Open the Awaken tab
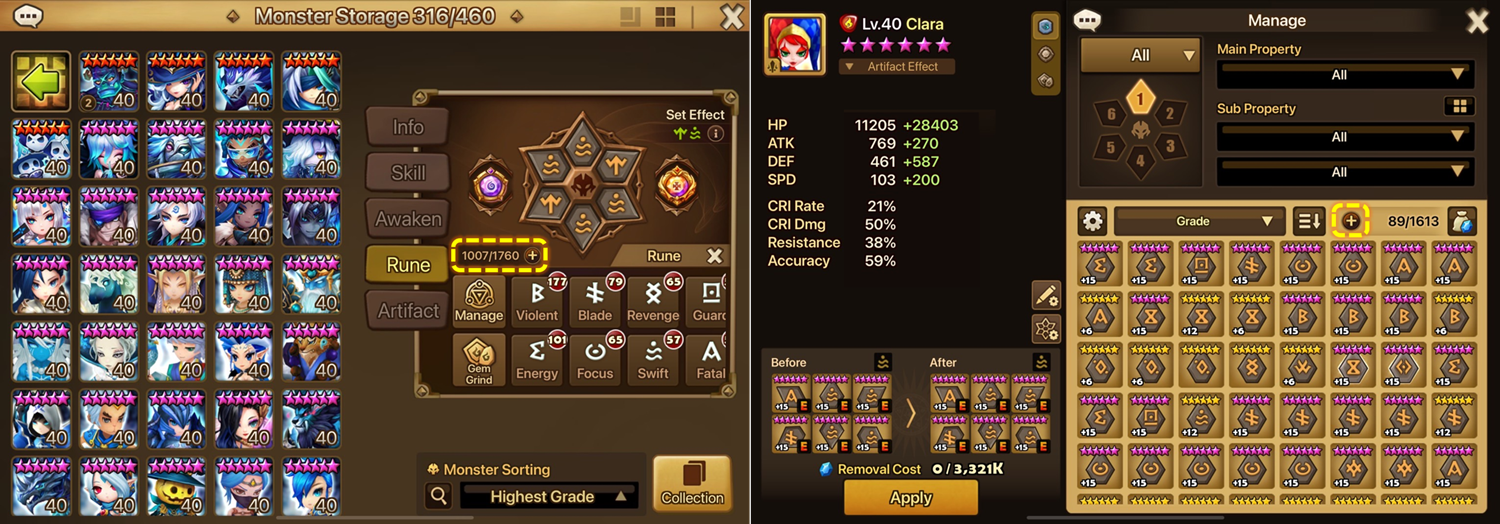1500x524 pixels. (x=408, y=219)
